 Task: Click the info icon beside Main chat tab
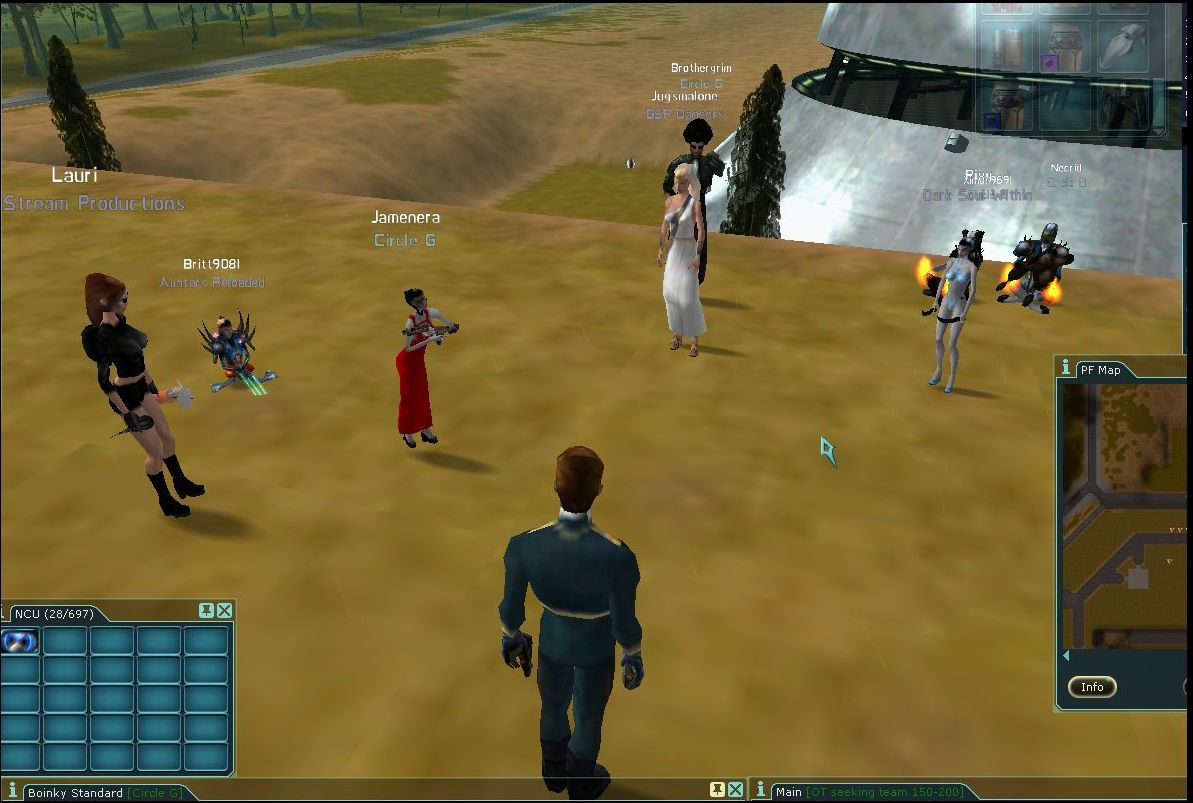pyautogui.click(x=761, y=791)
